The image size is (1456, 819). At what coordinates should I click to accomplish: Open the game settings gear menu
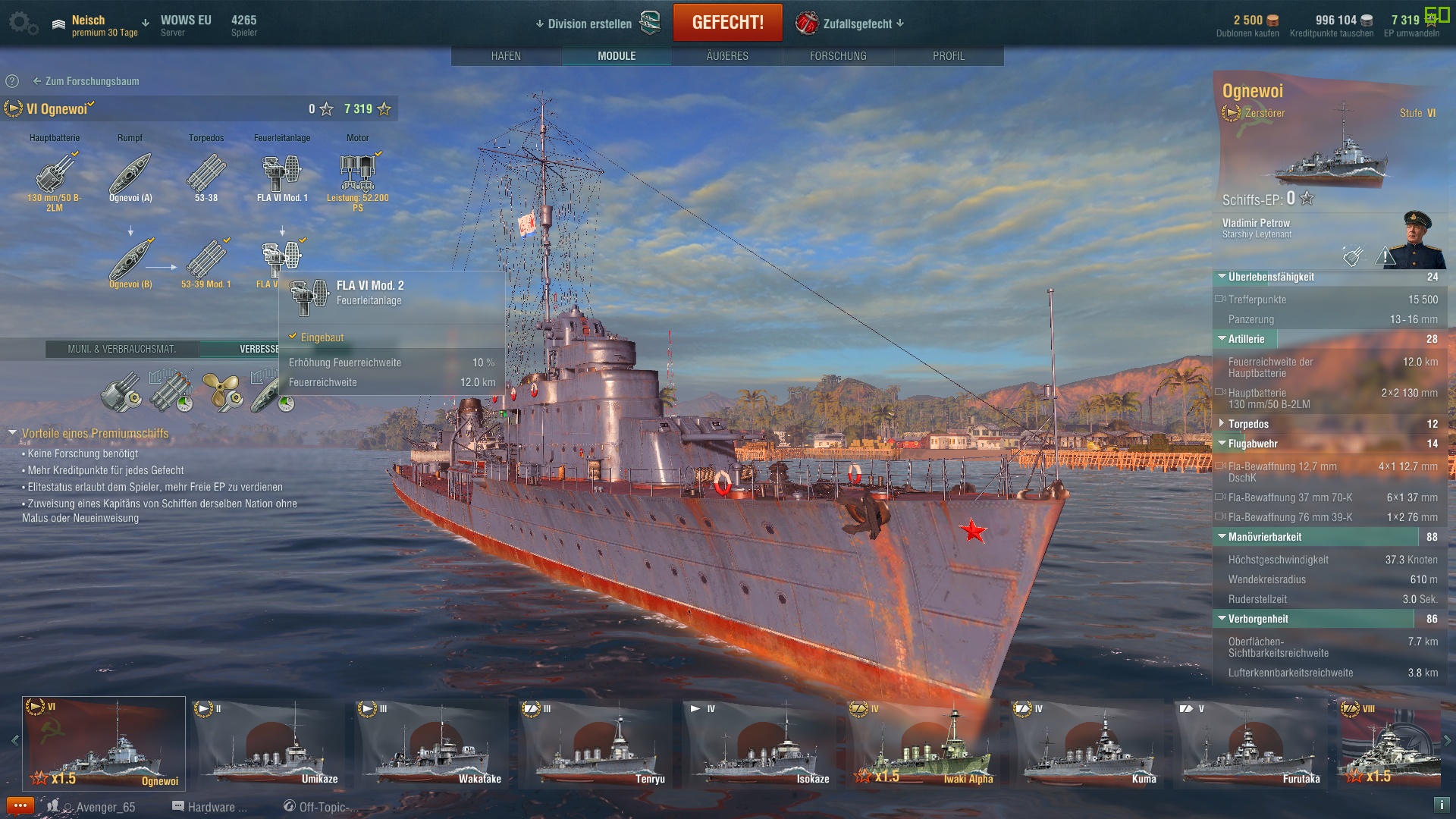pos(21,23)
